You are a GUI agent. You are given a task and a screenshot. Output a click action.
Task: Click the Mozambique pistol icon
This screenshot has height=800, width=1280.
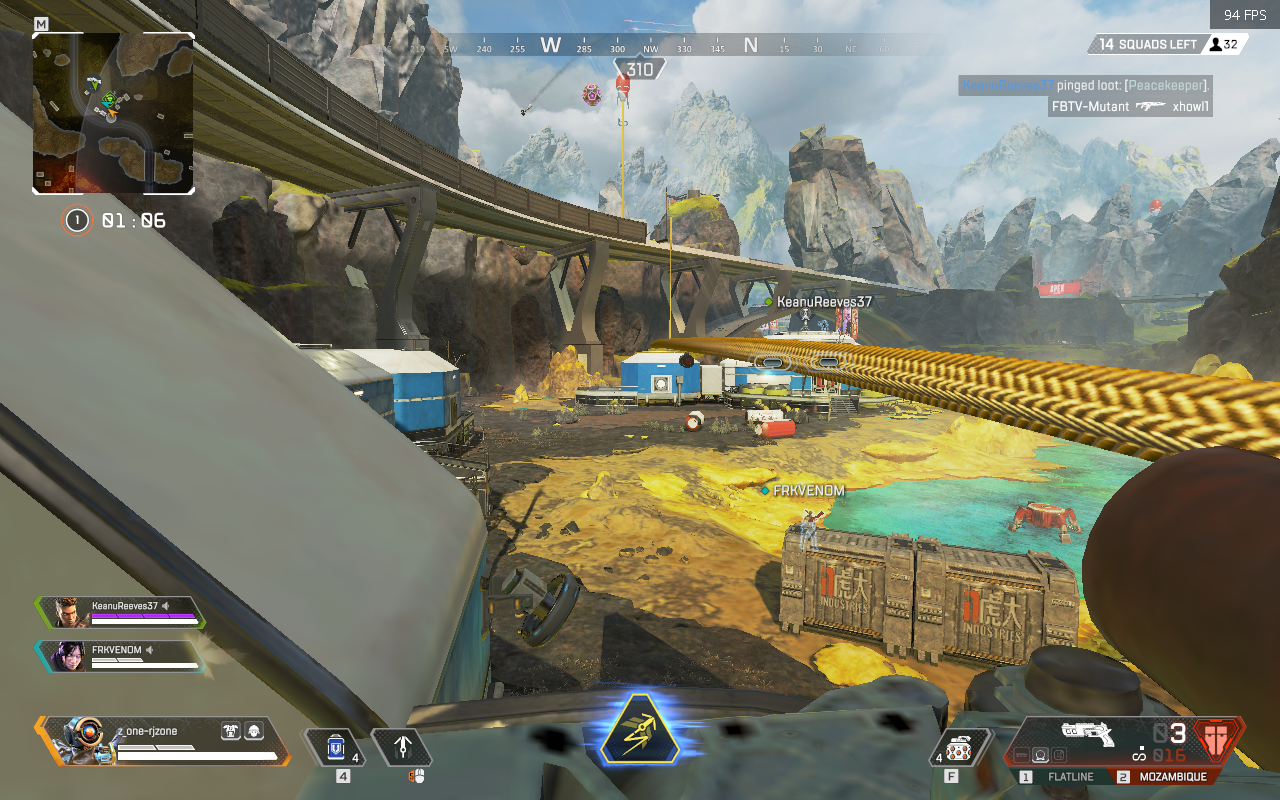(1091, 735)
